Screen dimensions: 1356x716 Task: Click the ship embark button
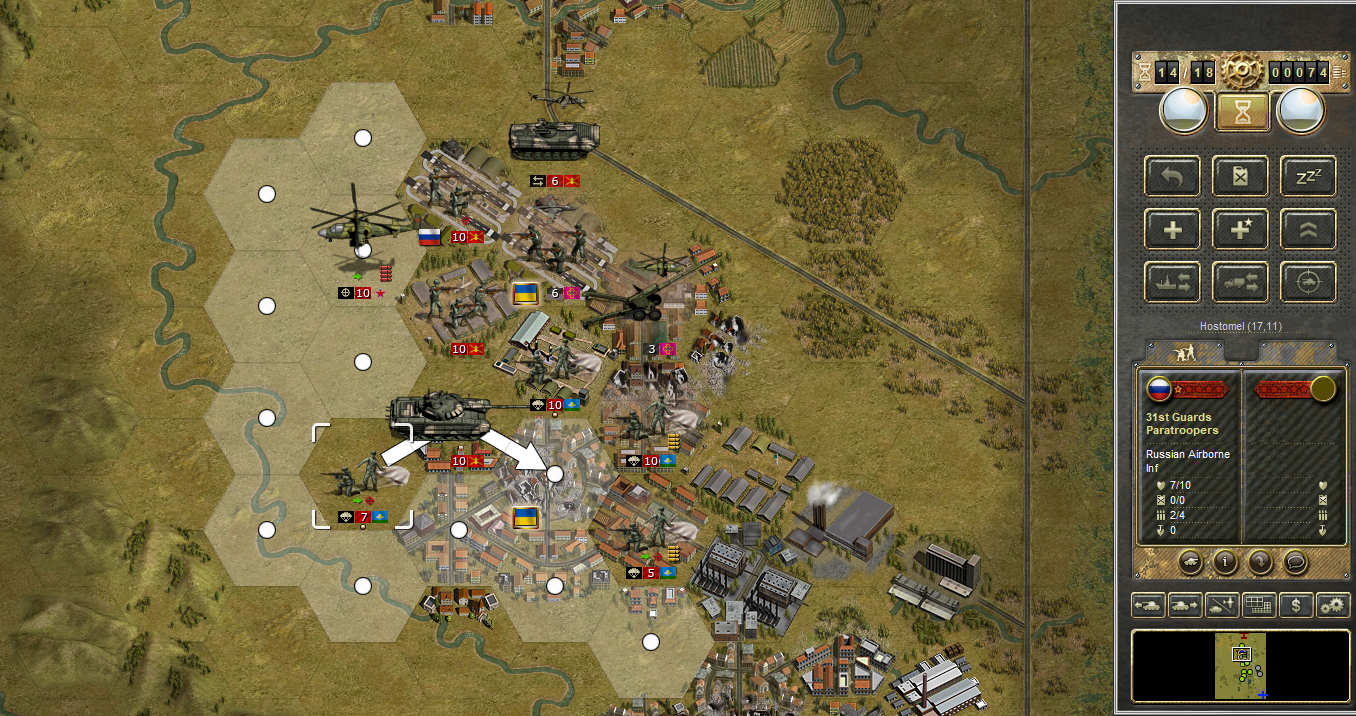[x=1172, y=282]
